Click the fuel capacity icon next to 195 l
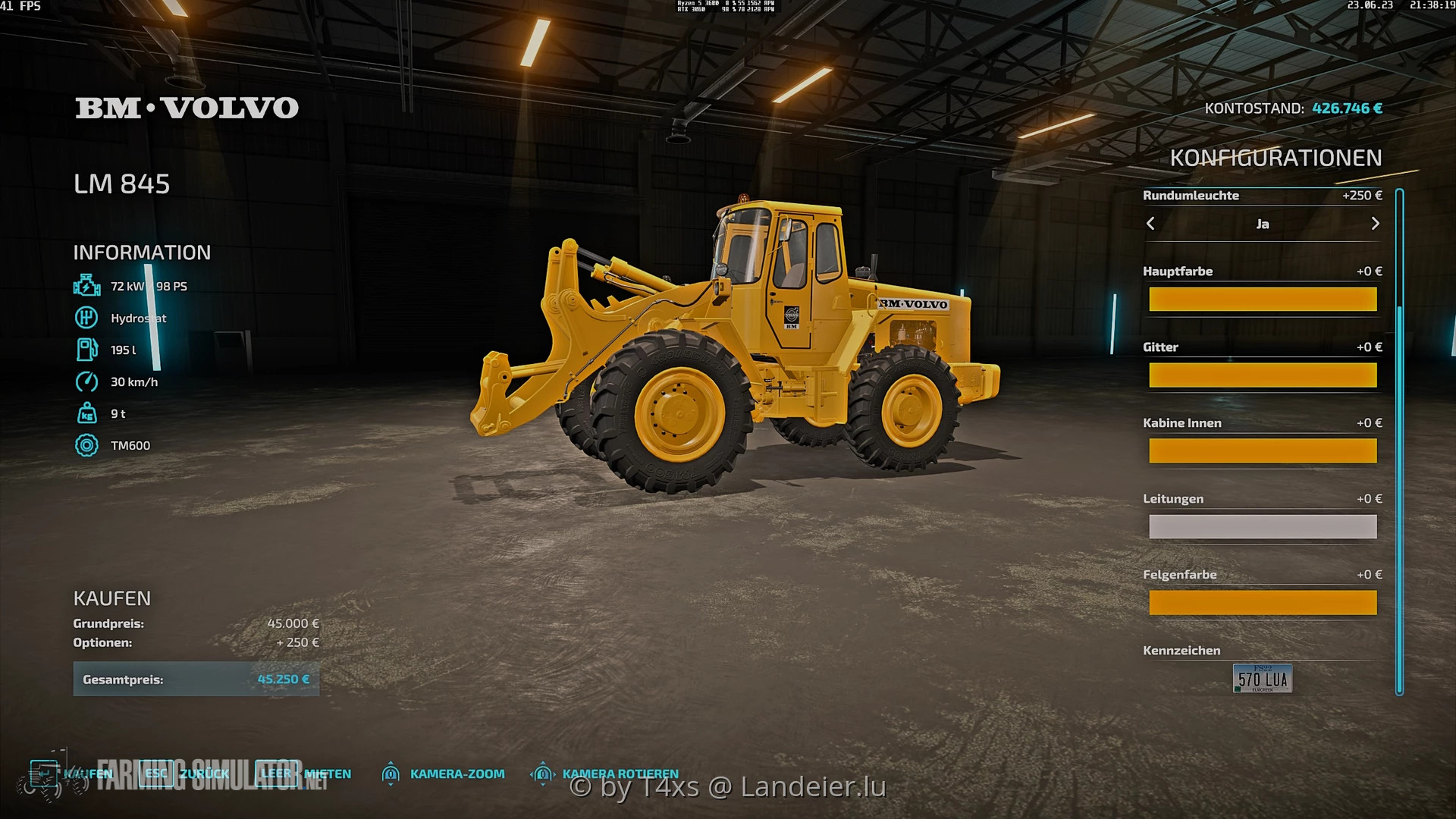This screenshot has width=1456, height=819. [86, 350]
